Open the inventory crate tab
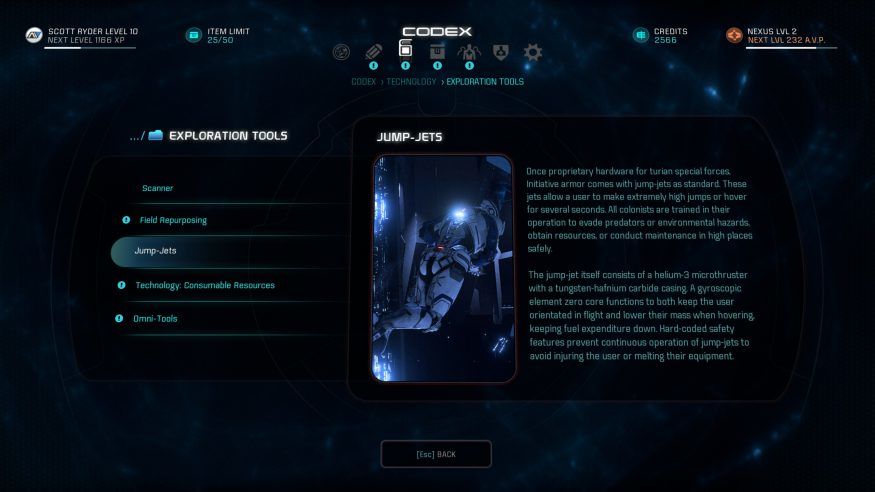The image size is (875, 492). 437,52
